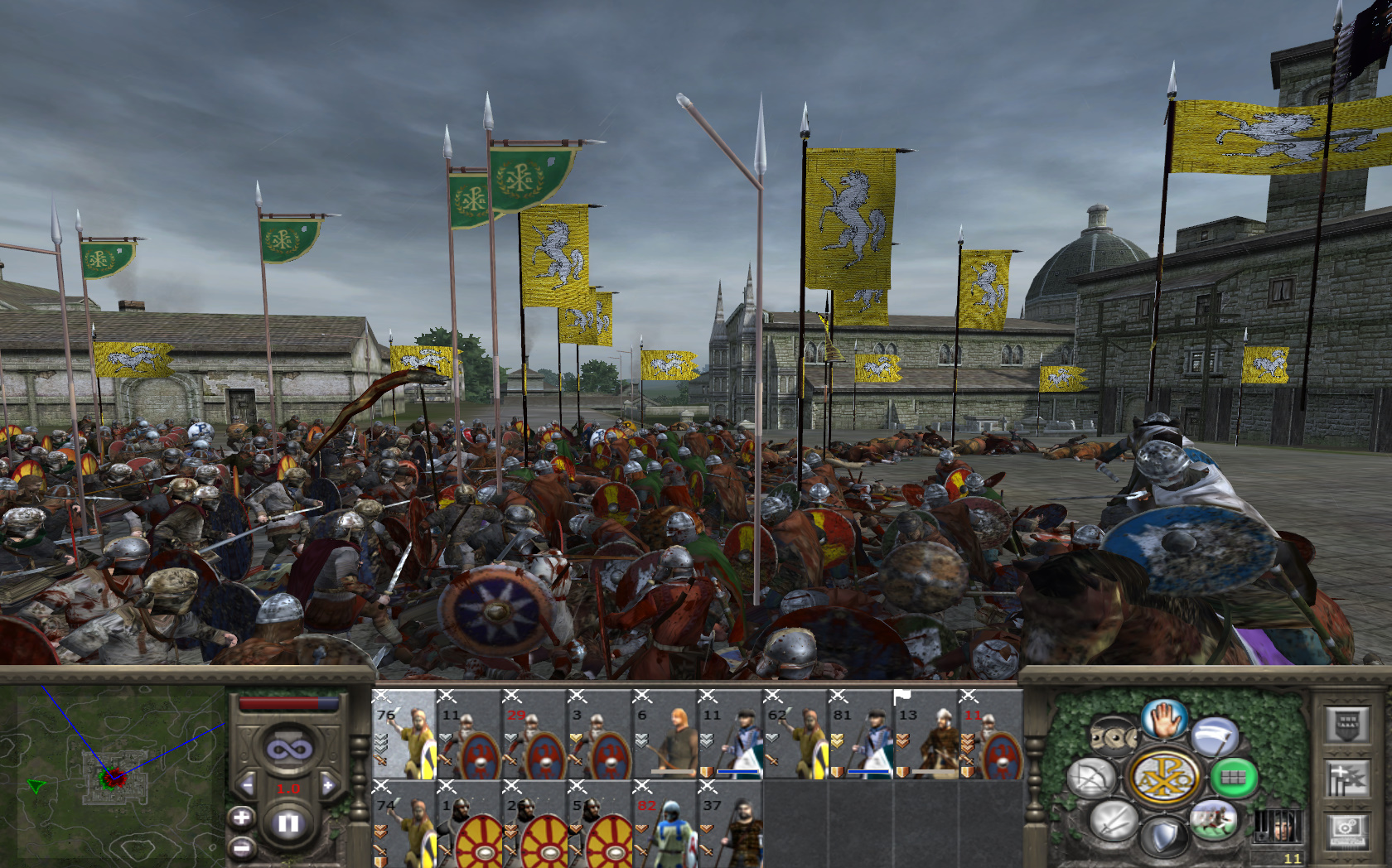Toggle guard mode shield icon
This screenshot has height=868, width=1392.
click(1163, 837)
